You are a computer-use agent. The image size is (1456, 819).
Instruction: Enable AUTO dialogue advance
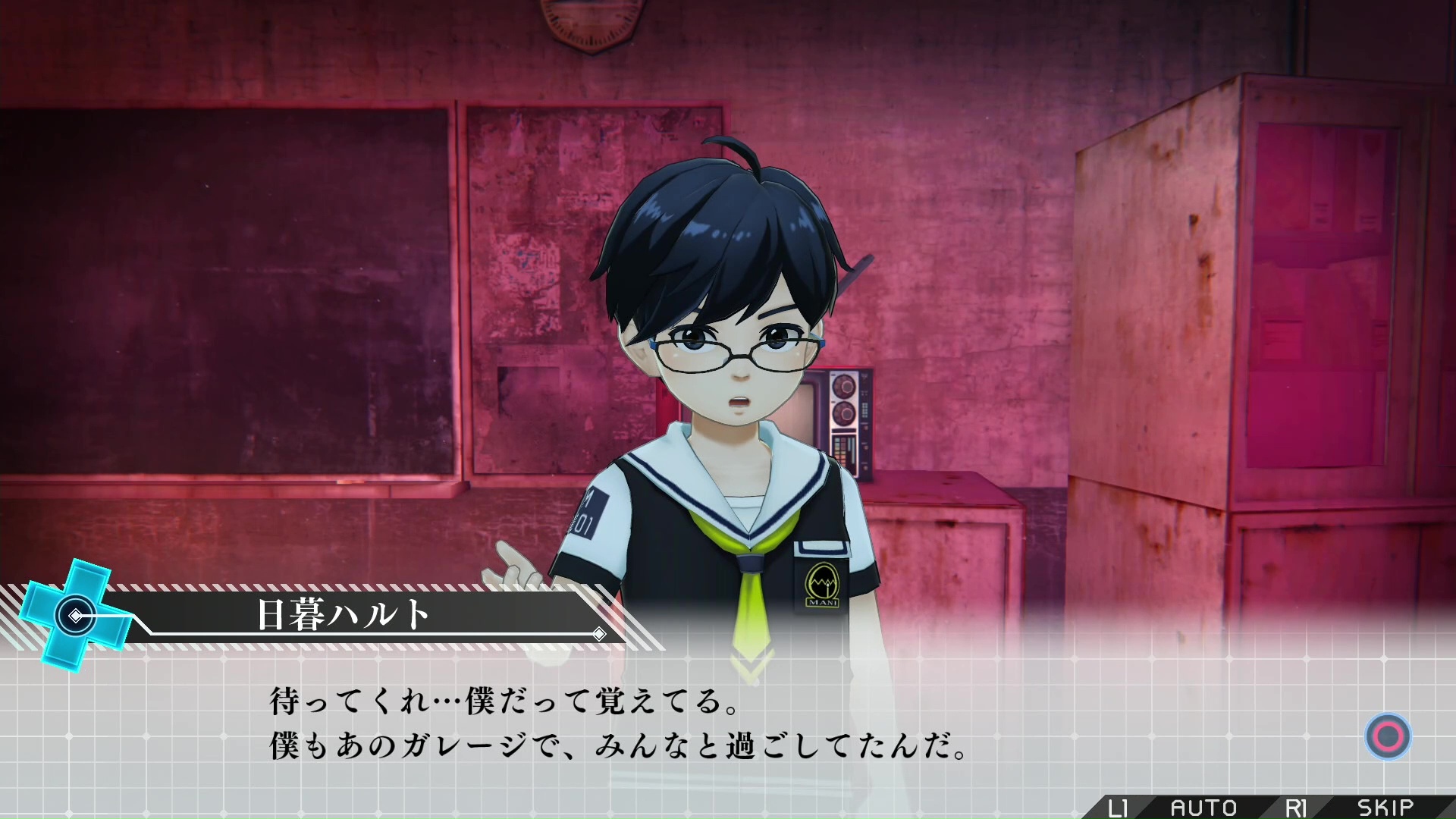click(1203, 808)
